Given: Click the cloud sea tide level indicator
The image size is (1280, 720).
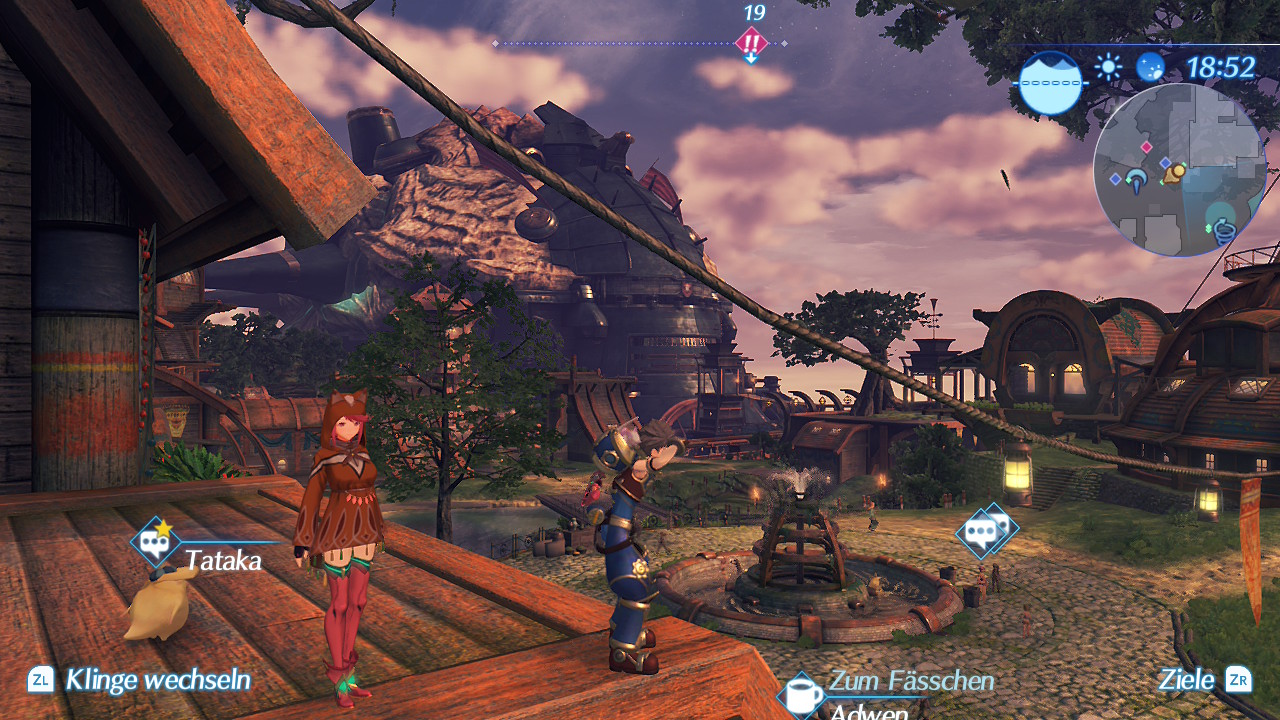Looking at the screenshot, I should click(x=1051, y=82).
